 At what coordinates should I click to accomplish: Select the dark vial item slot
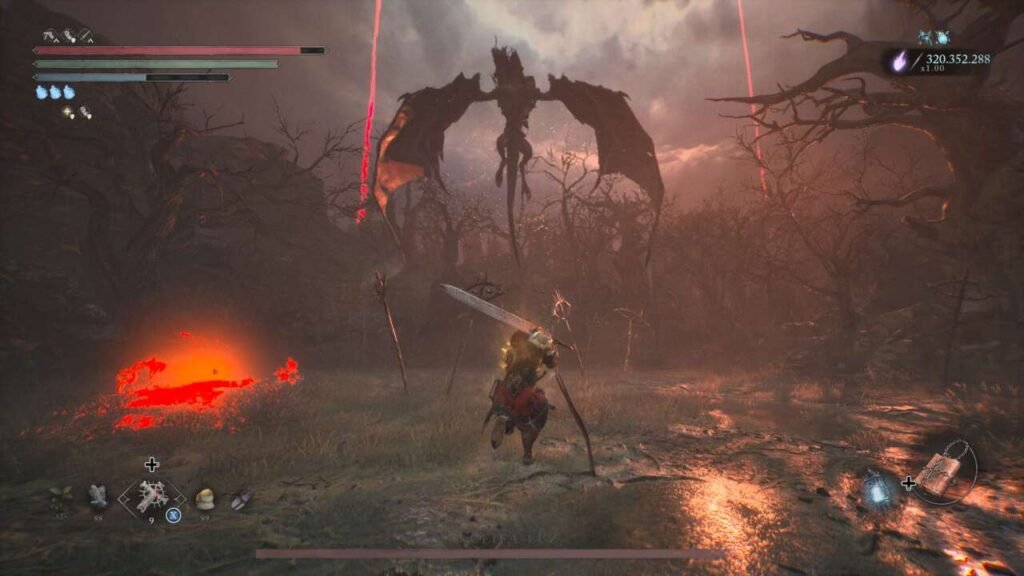240,497
